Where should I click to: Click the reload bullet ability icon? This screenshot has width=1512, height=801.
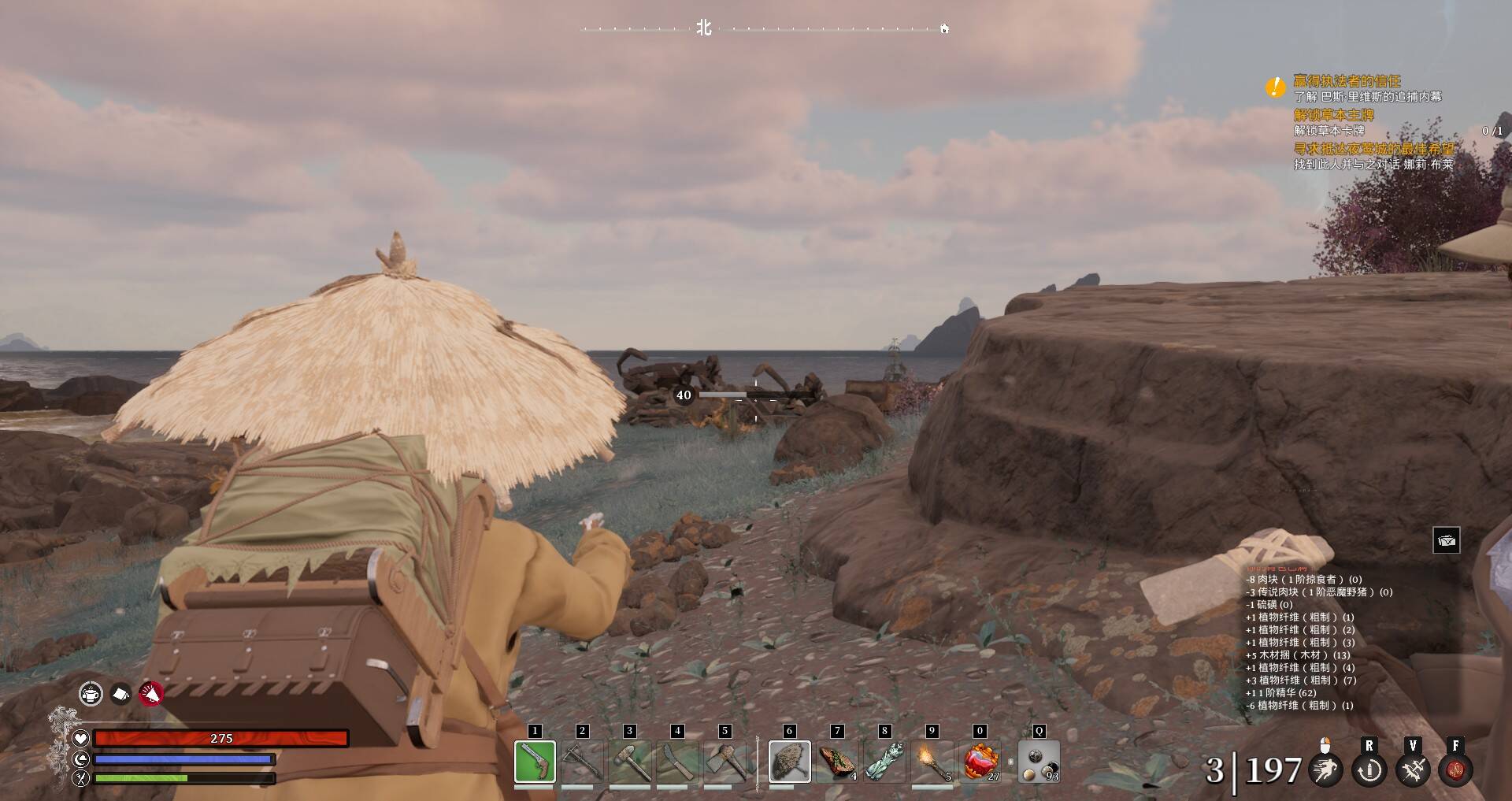point(1369,769)
